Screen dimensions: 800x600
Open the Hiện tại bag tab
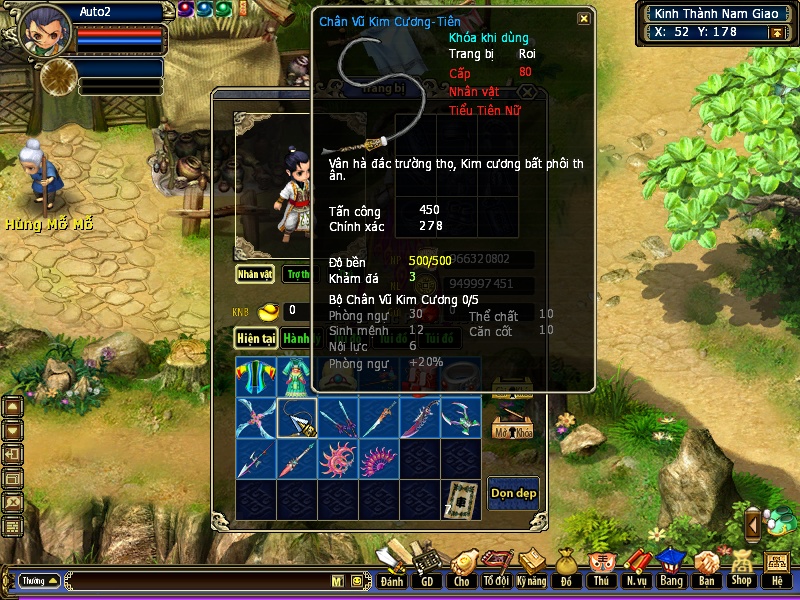[x=256, y=339]
